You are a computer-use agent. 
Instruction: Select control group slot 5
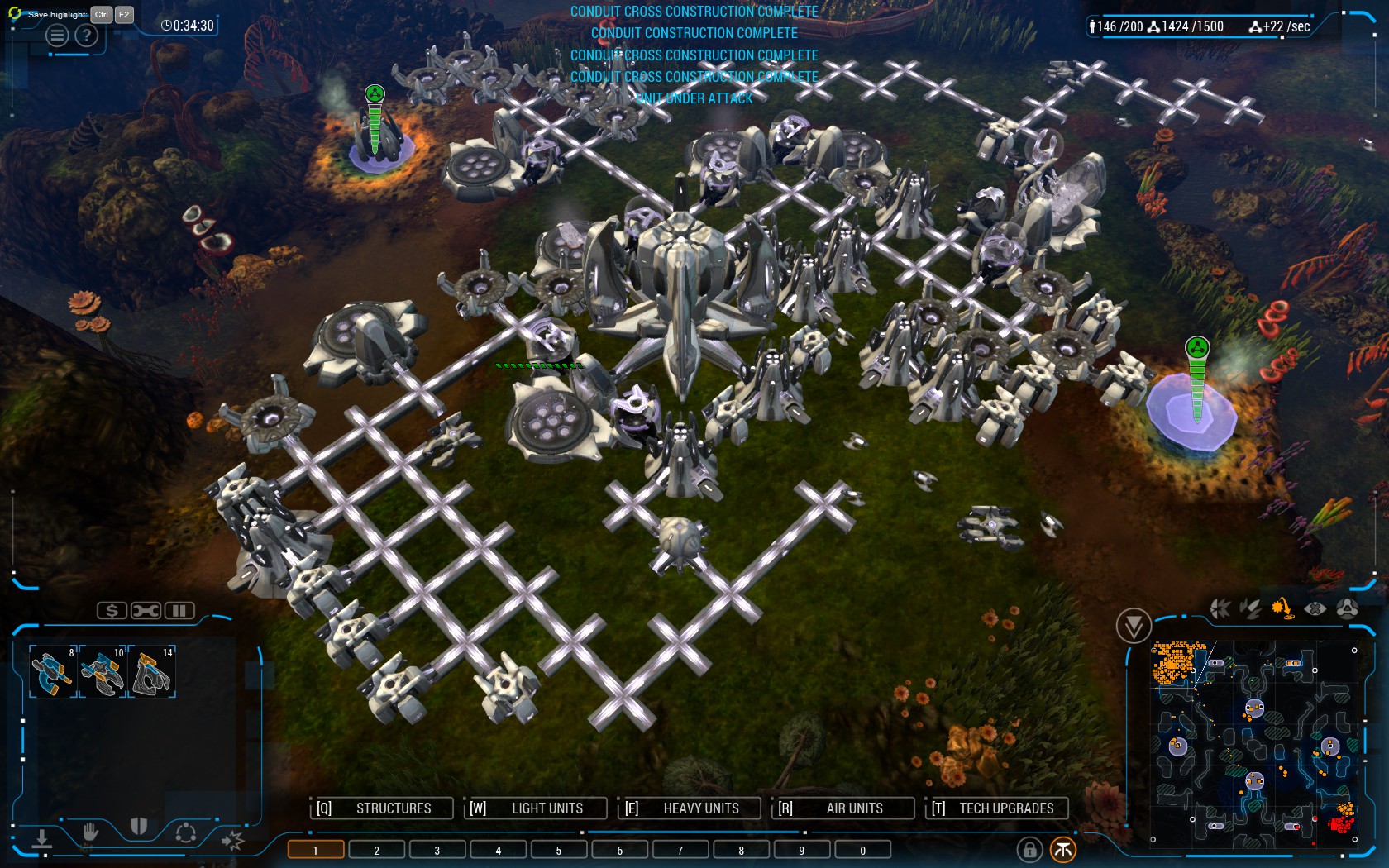pos(559,850)
